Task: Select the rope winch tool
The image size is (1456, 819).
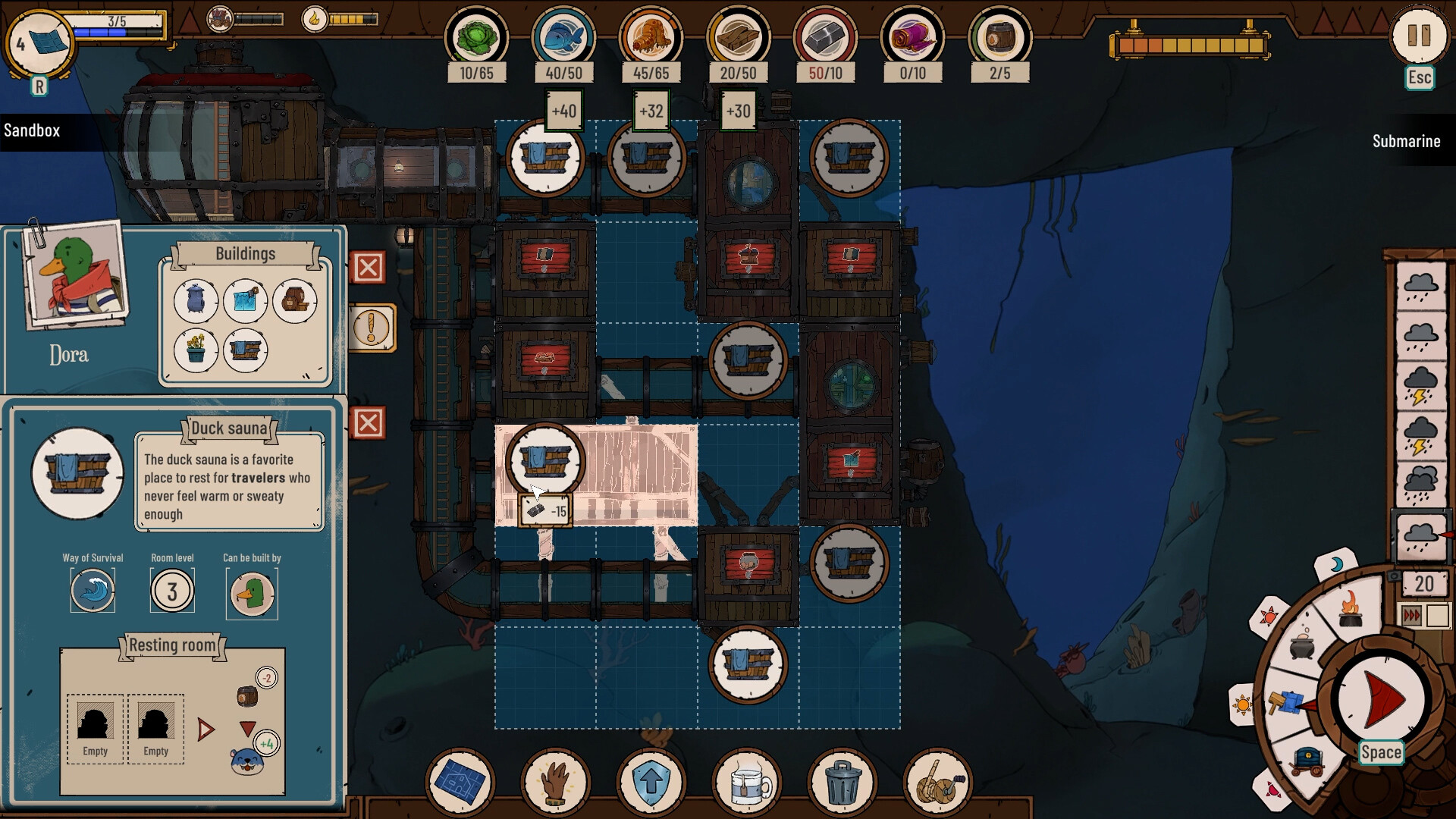Action: [x=937, y=781]
